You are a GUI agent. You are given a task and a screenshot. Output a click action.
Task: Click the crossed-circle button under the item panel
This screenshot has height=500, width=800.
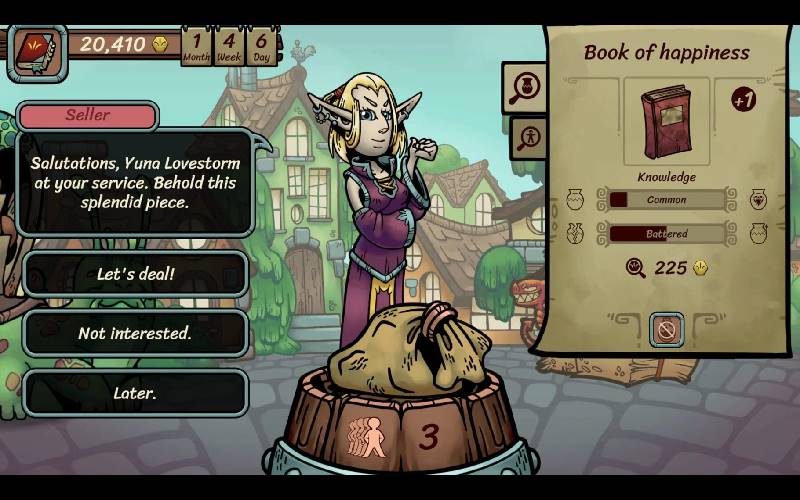[666, 329]
